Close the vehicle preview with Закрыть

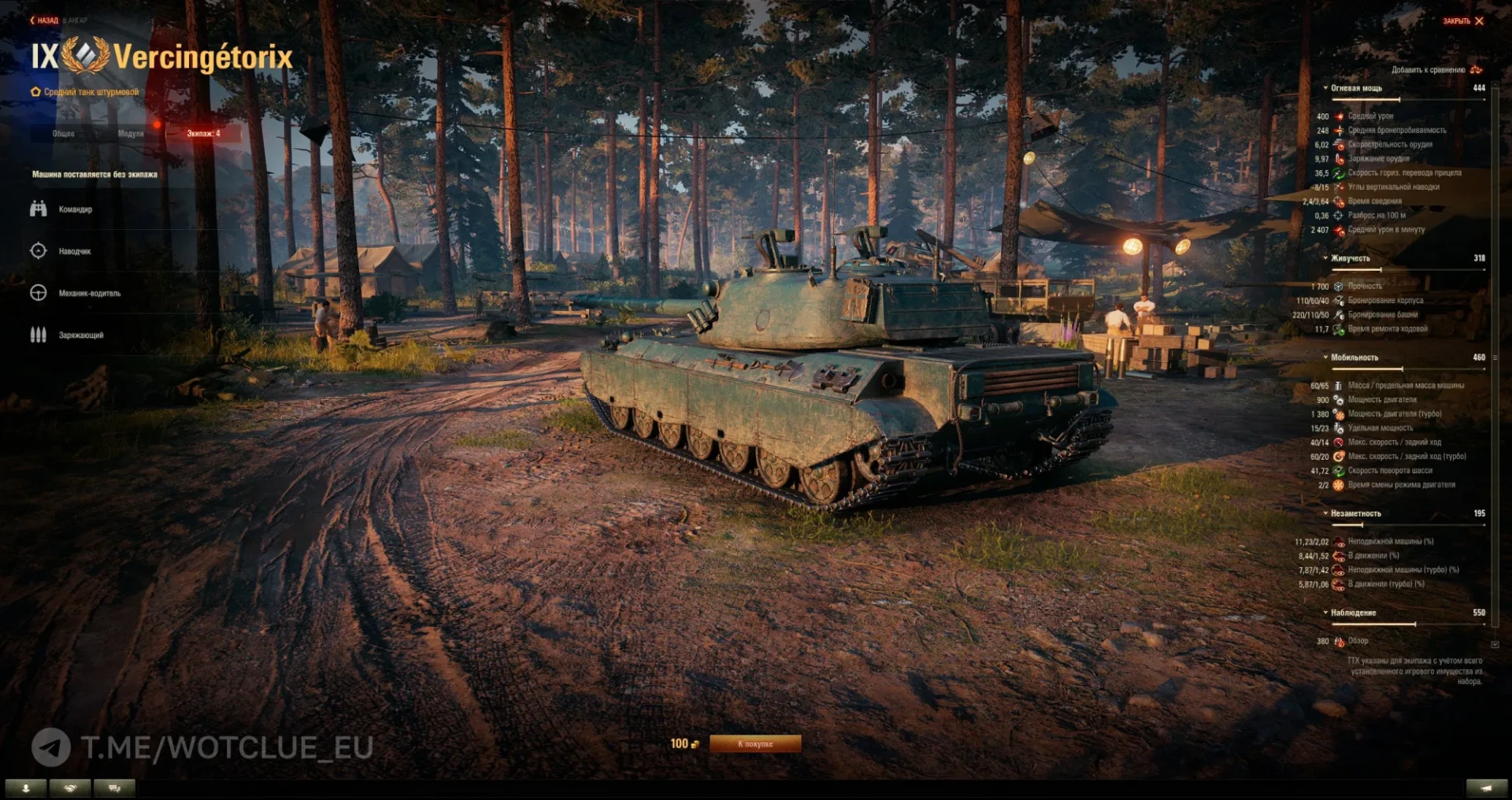pyautogui.click(x=1463, y=21)
